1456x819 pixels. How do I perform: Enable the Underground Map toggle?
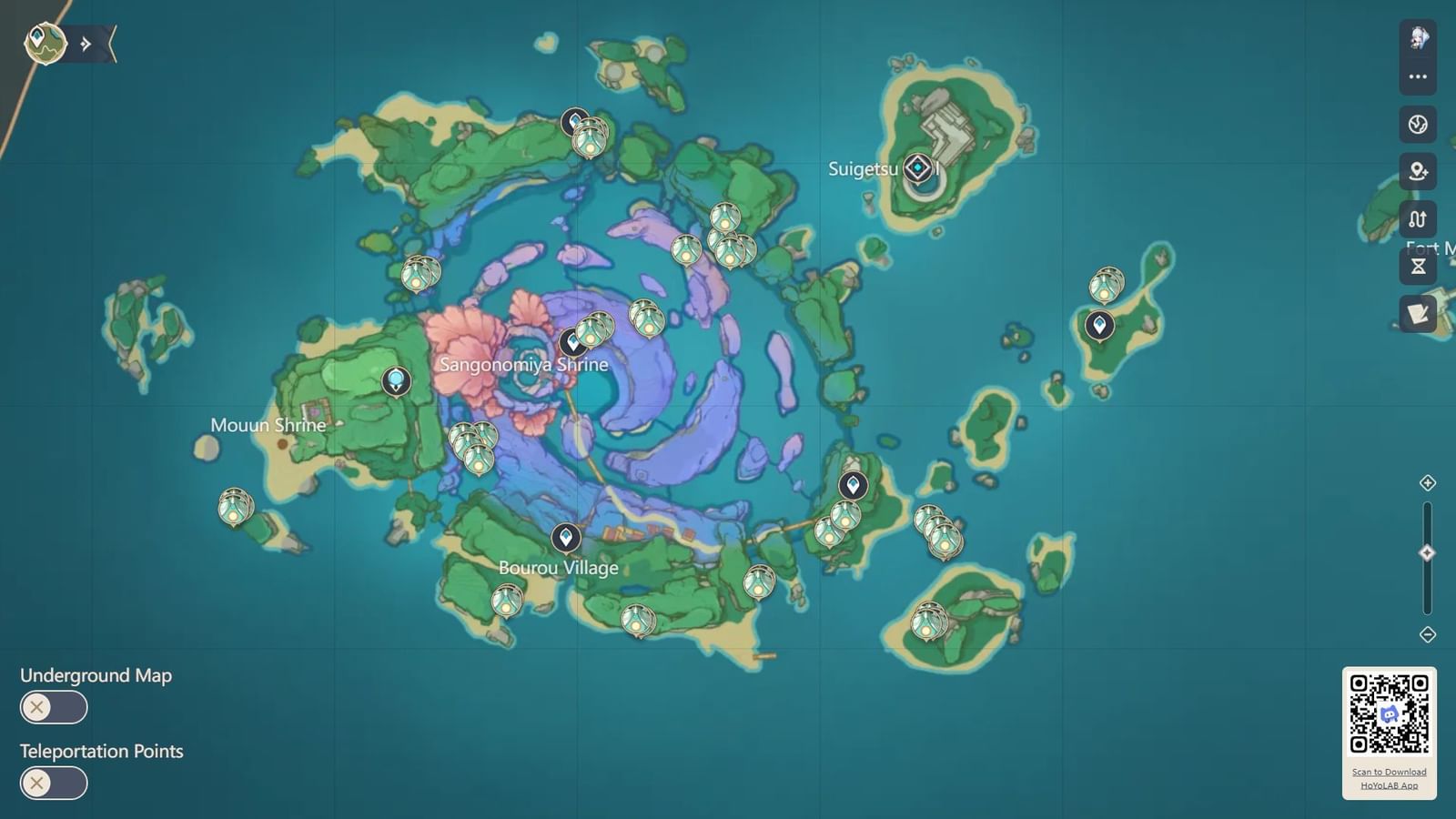tap(53, 707)
